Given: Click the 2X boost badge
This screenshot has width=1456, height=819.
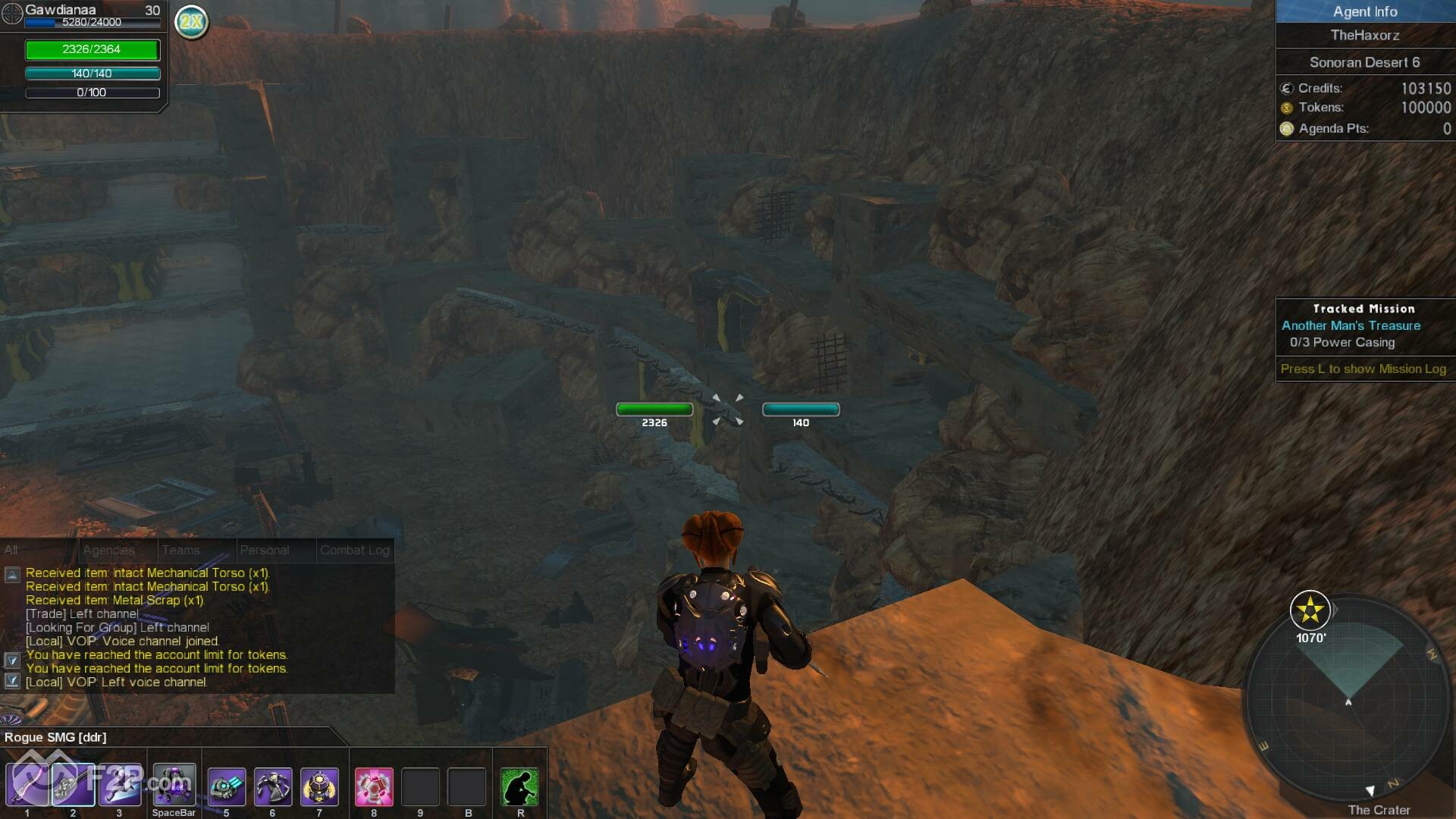Looking at the screenshot, I should 191,21.
